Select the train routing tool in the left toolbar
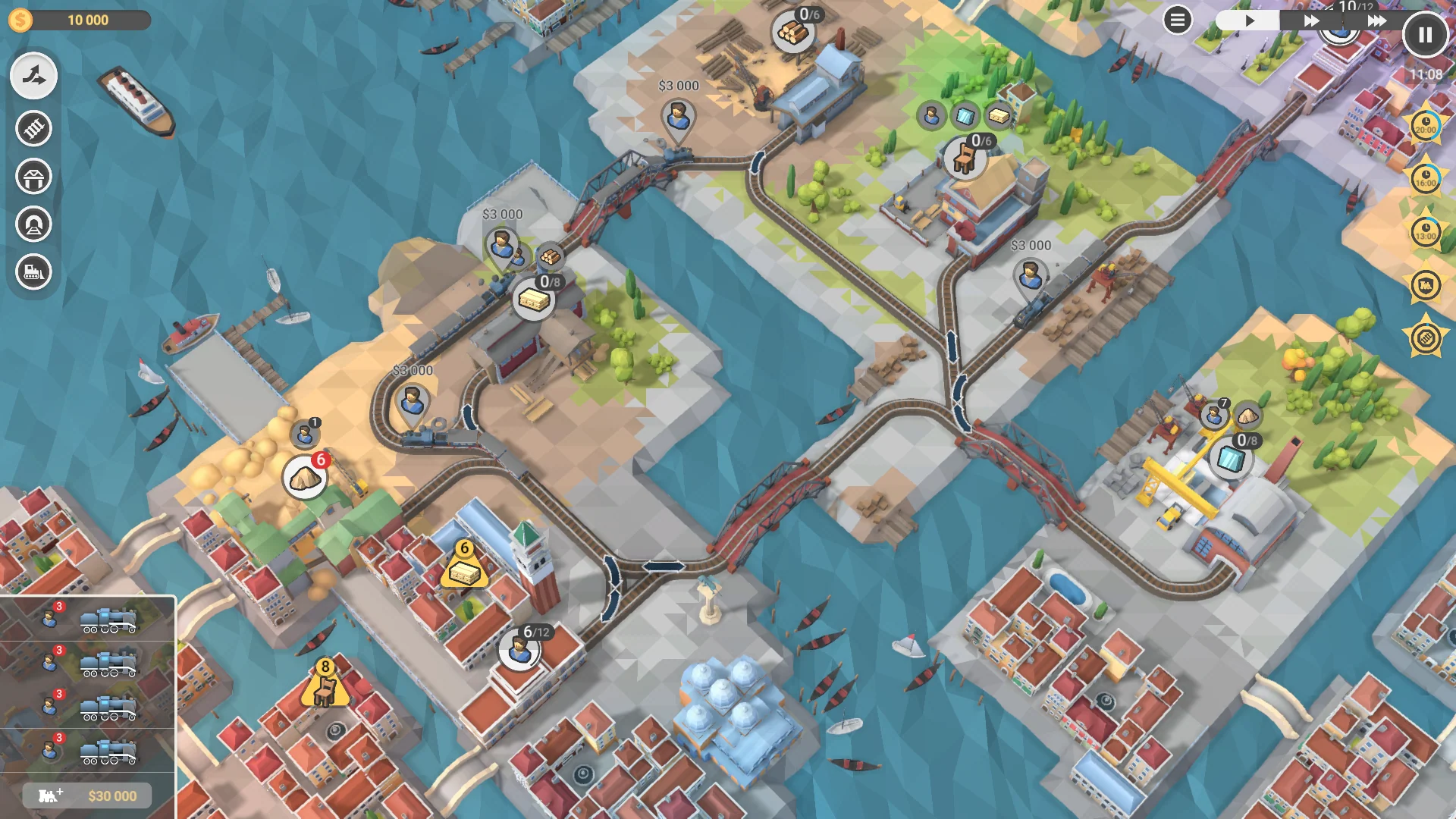The image size is (1456, 819). (34, 76)
